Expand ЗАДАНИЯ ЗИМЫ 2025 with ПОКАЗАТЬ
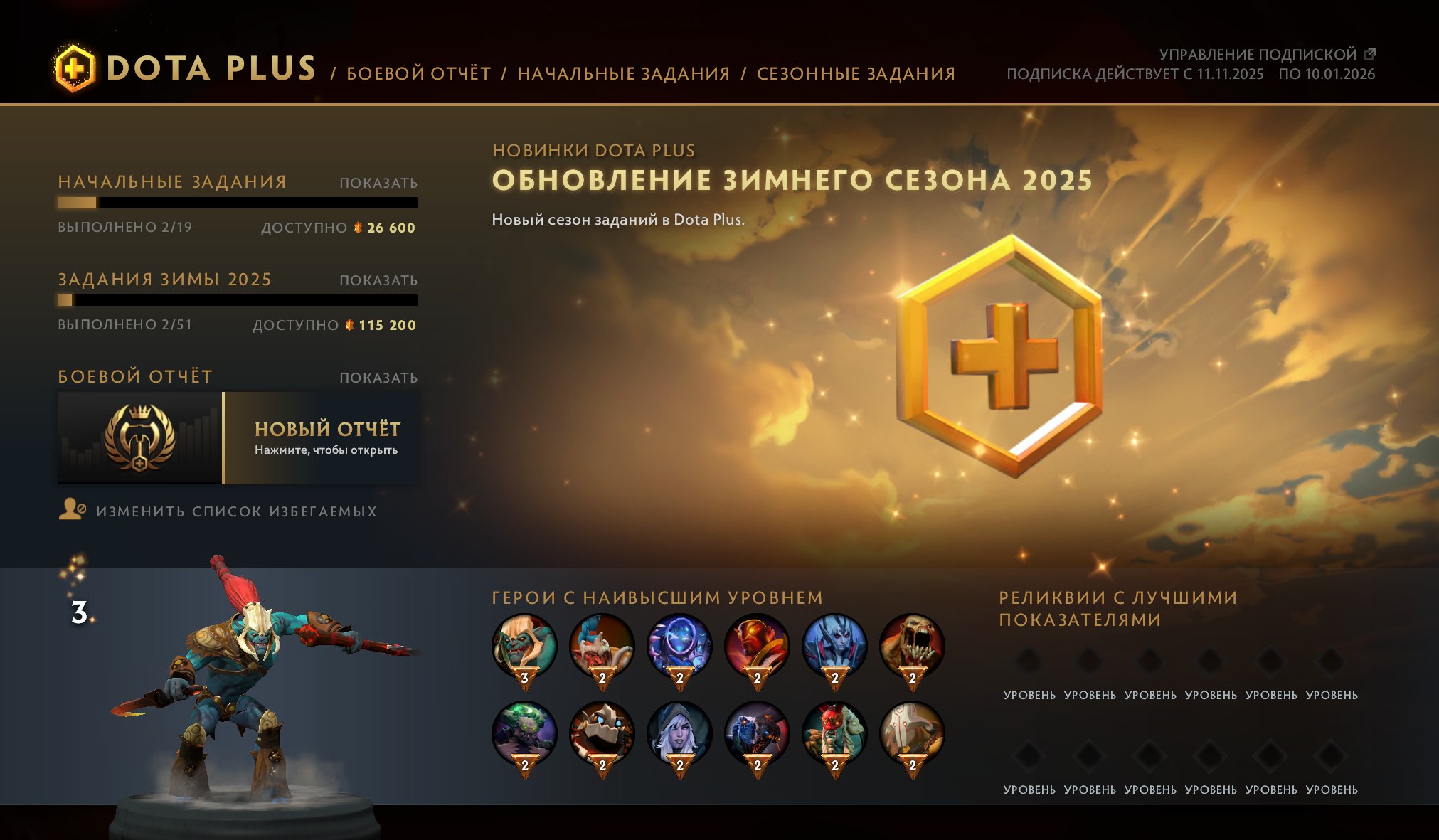 pos(378,281)
